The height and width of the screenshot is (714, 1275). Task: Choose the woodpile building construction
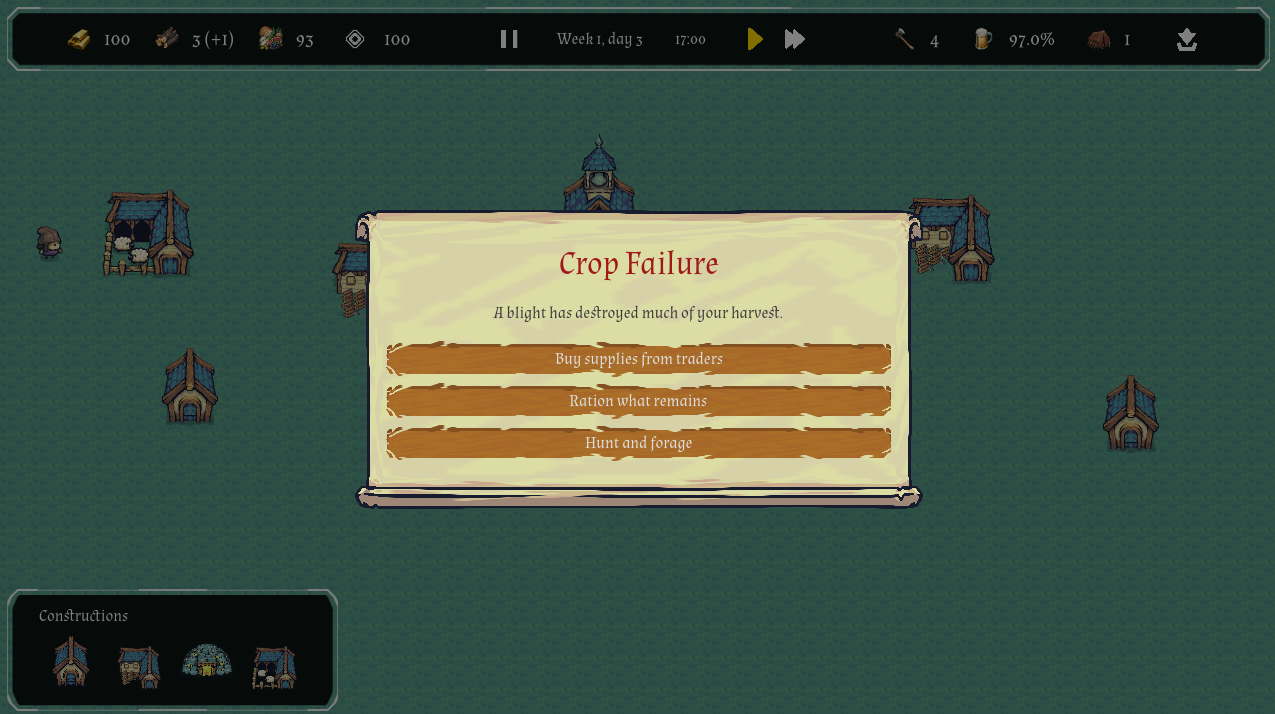[139, 666]
